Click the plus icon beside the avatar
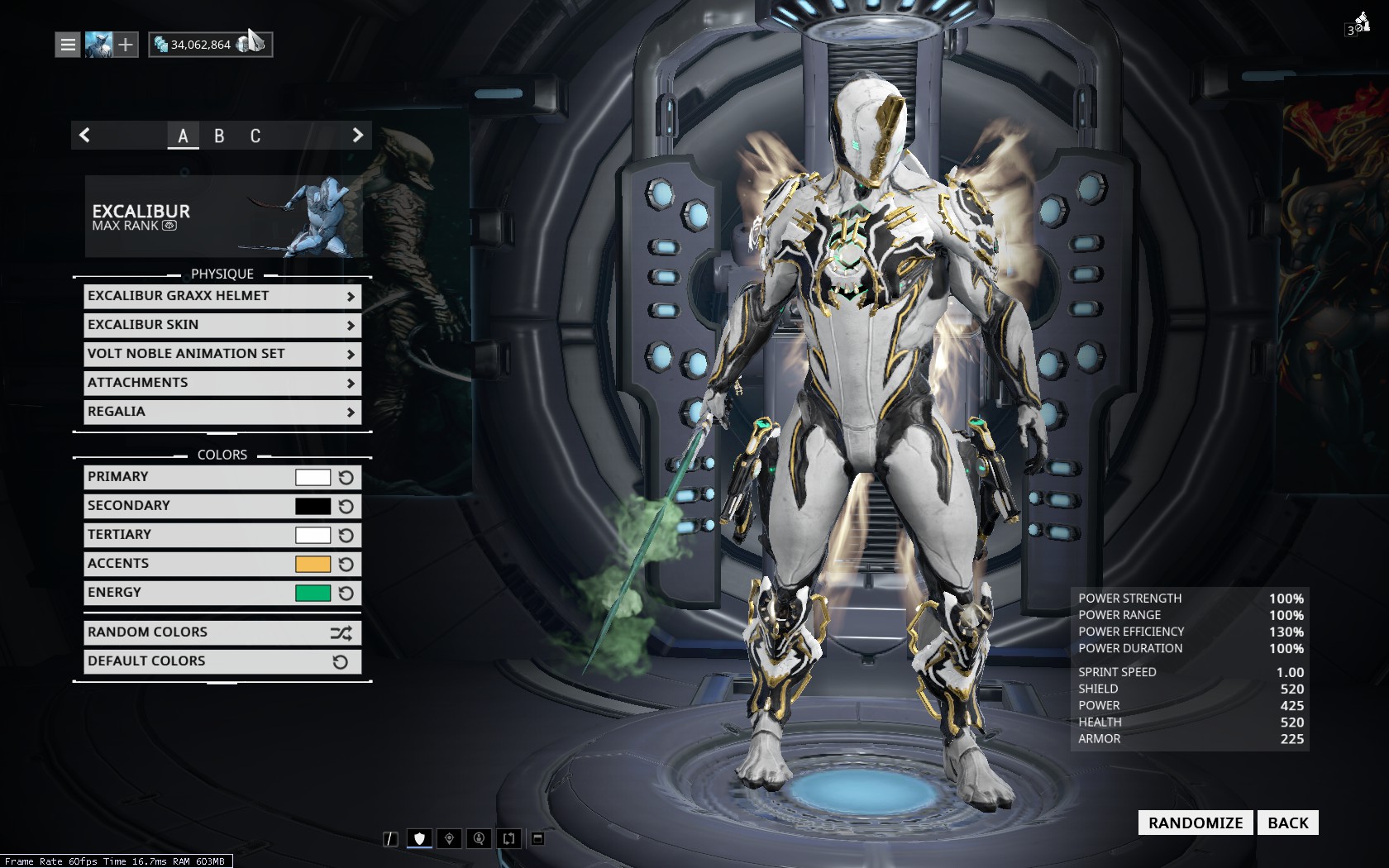Screen dimensions: 1389x868 126,45
